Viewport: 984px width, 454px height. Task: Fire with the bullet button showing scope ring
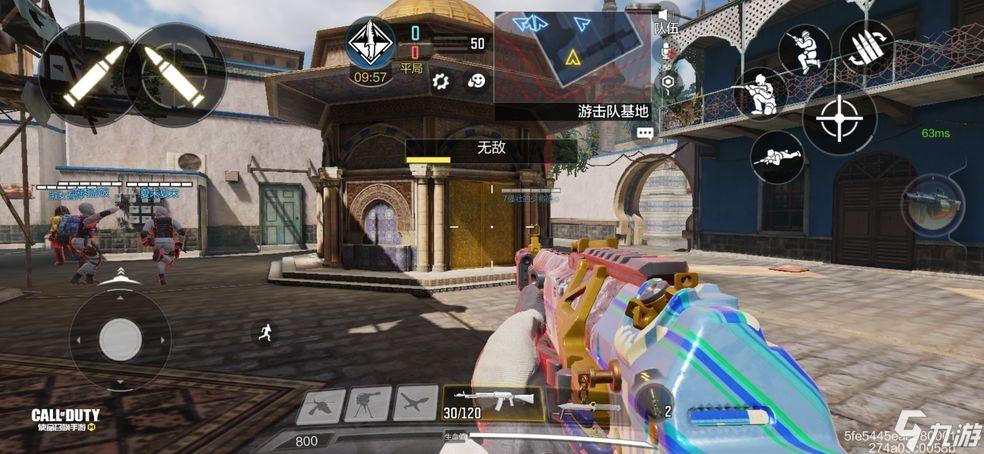coord(176,75)
